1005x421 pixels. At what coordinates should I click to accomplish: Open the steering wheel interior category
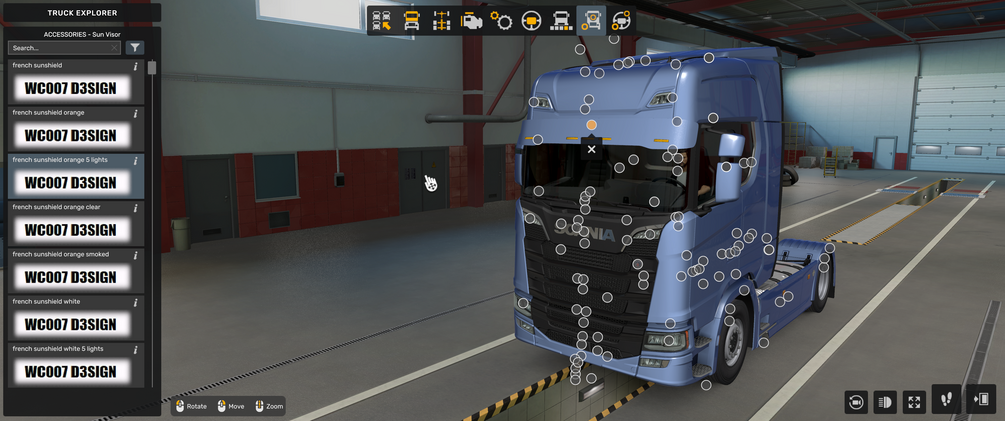531,21
